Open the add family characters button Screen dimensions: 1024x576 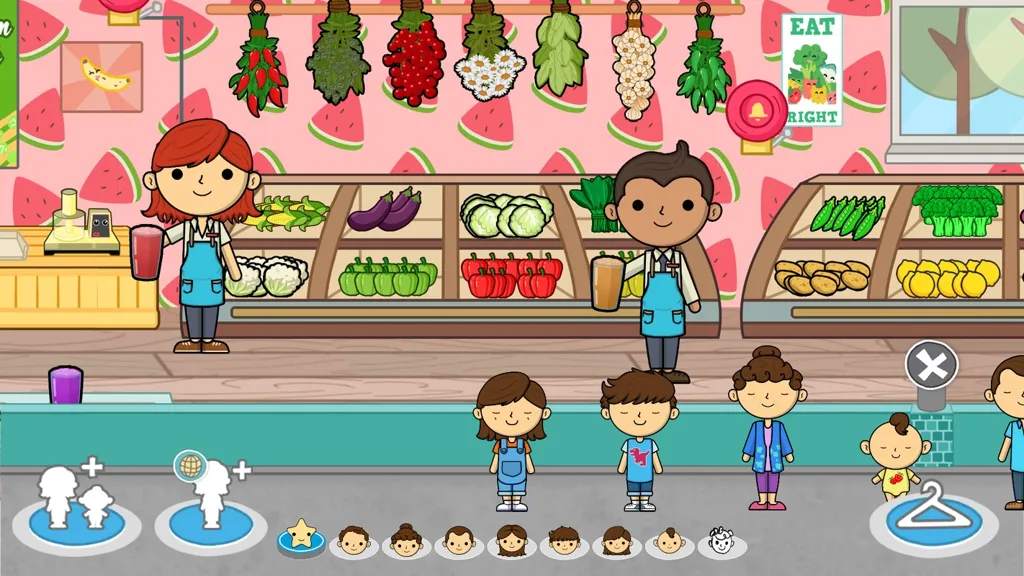point(76,501)
